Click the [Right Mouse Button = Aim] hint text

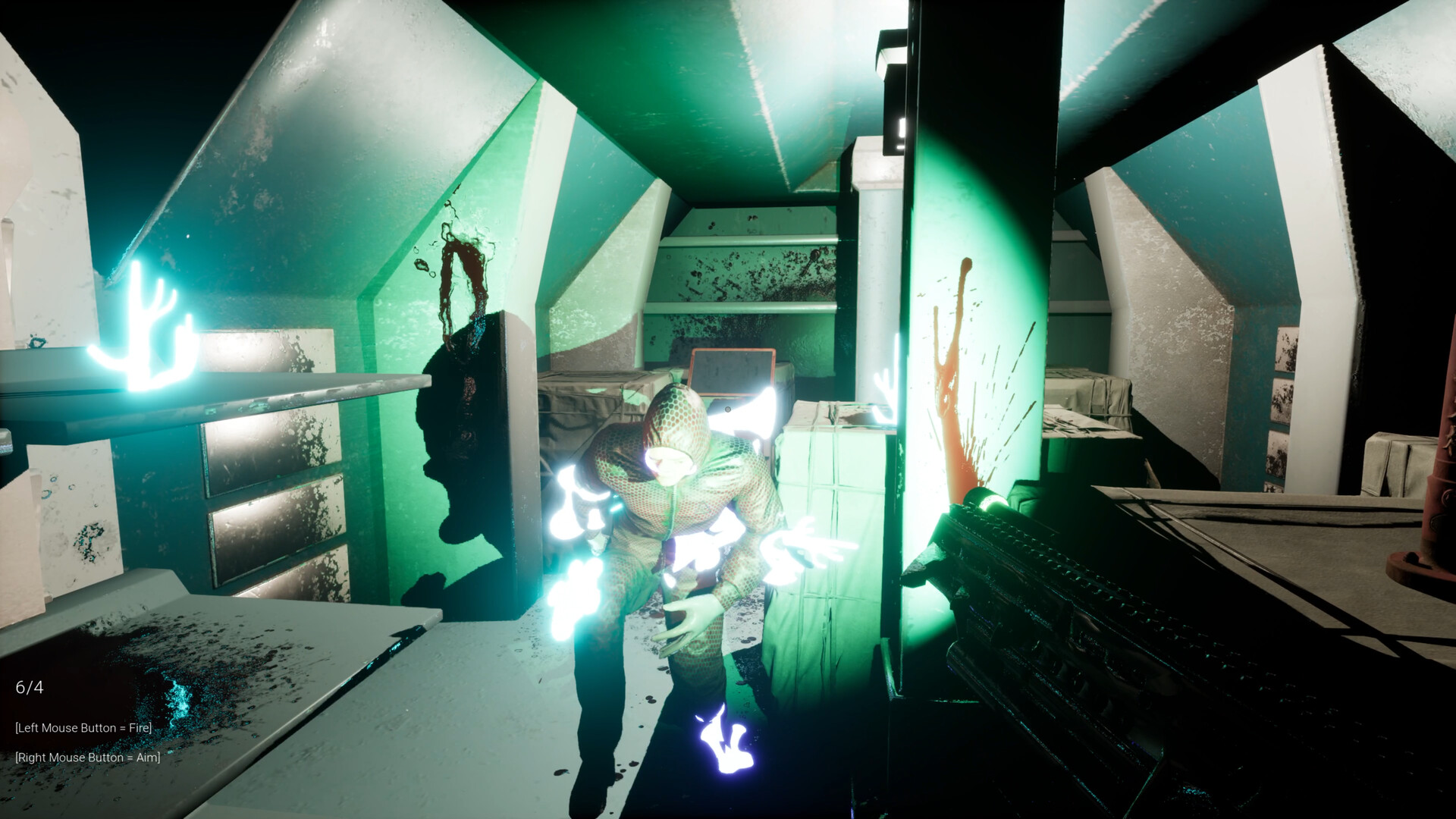pos(87,758)
